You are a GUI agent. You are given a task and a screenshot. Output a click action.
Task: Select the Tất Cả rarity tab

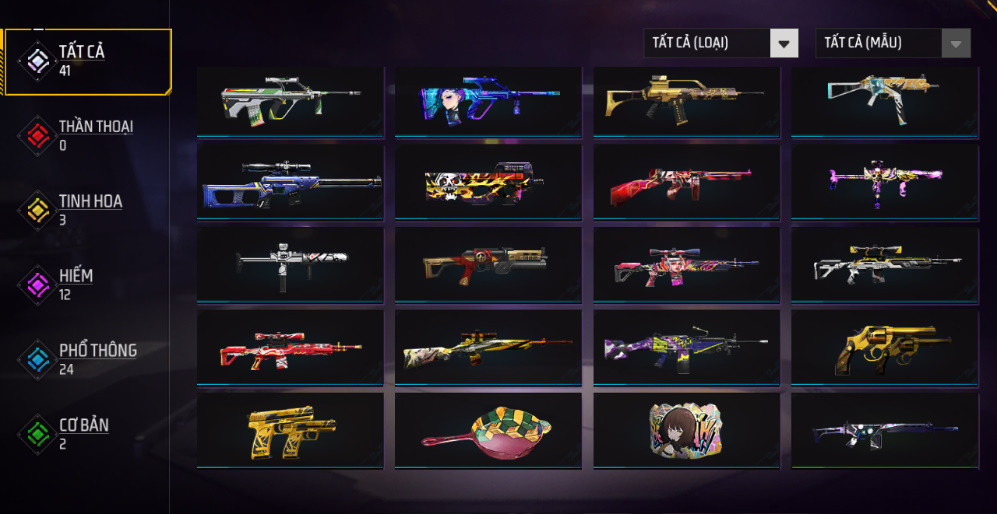pos(87,60)
